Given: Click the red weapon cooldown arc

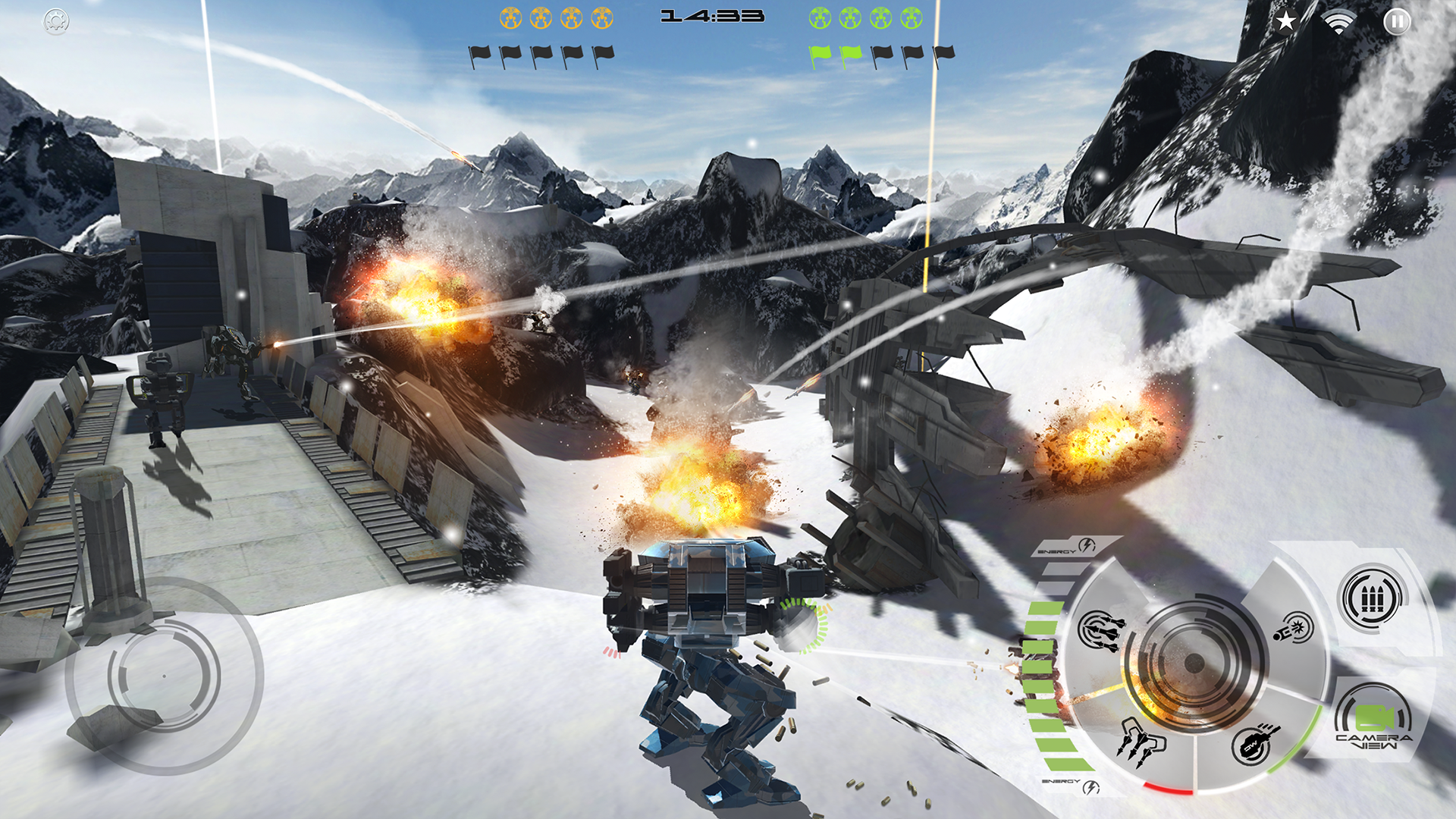Looking at the screenshot, I should (1169, 787).
